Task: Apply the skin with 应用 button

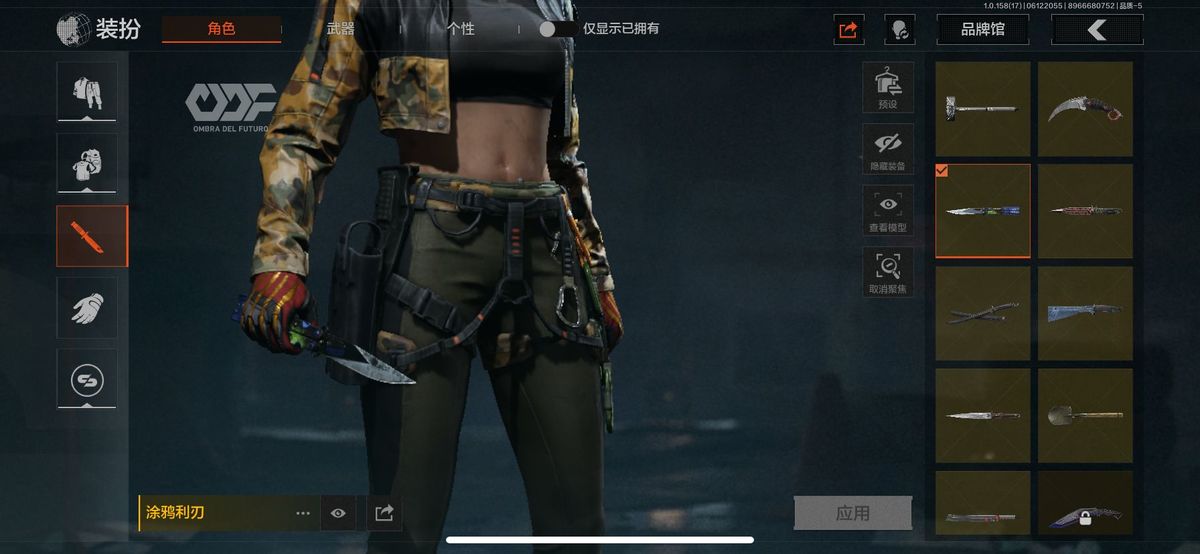Action: pos(852,513)
